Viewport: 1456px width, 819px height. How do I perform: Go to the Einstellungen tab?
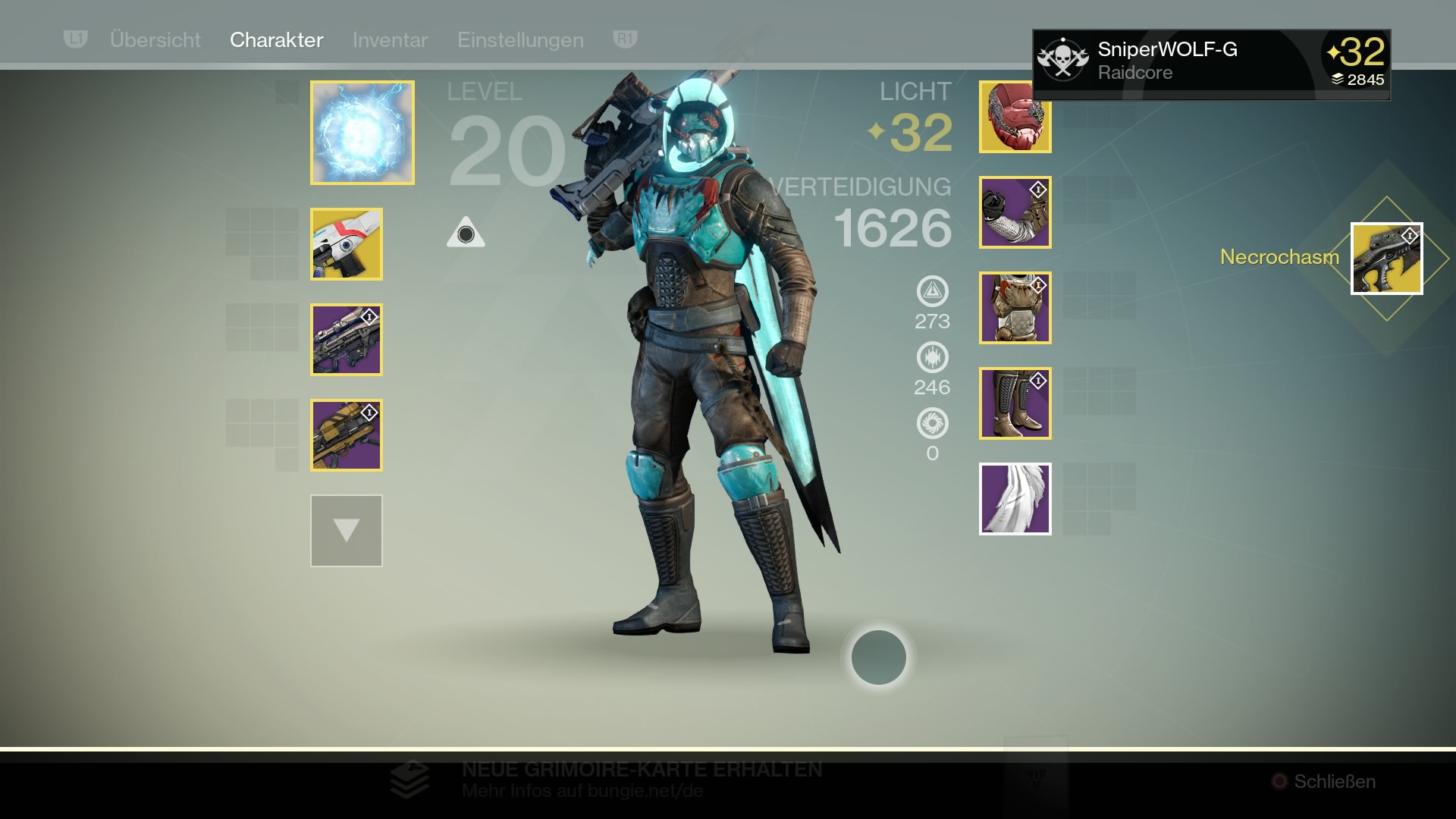point(520,39)
